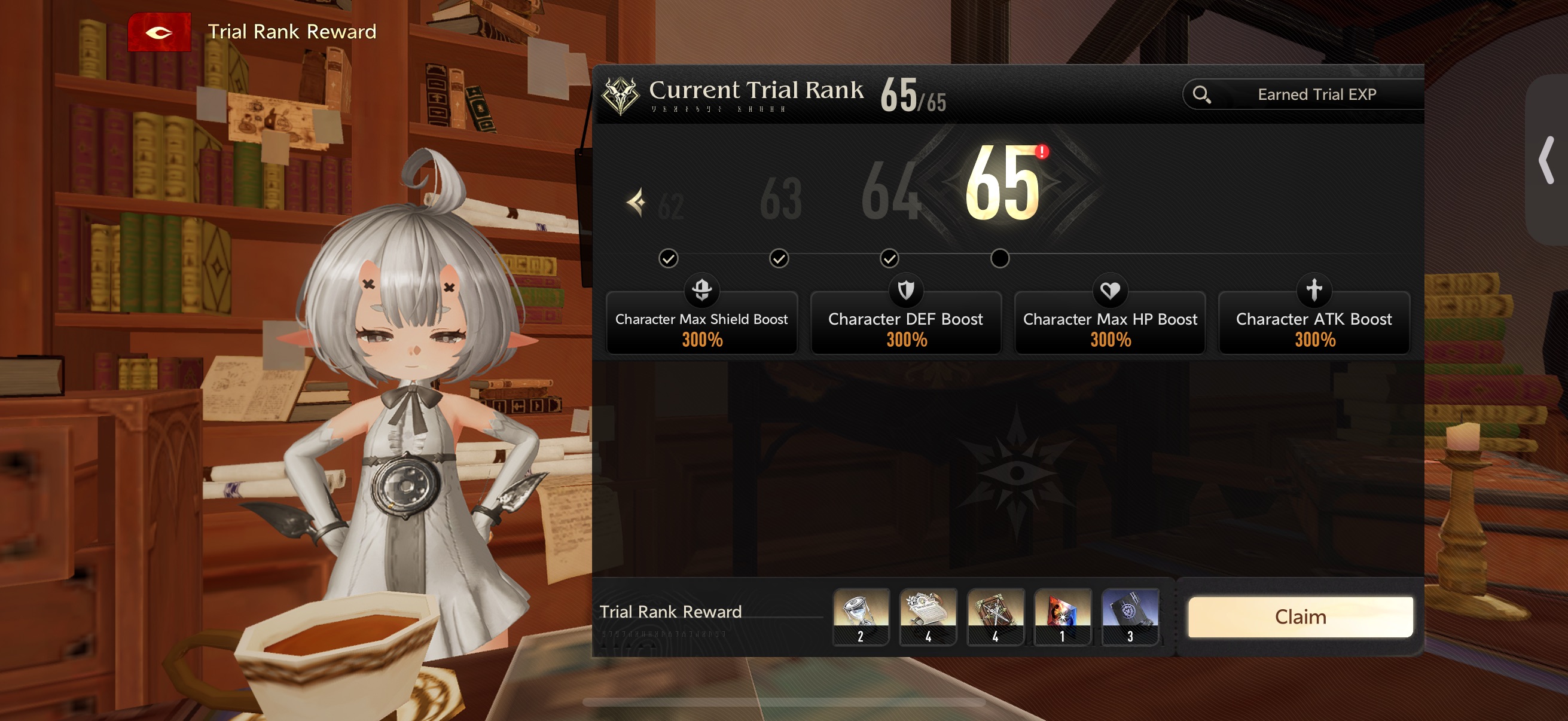View the Character Max Shield Boost card
The image size is (1568, 721).
[x=701, y=323]
